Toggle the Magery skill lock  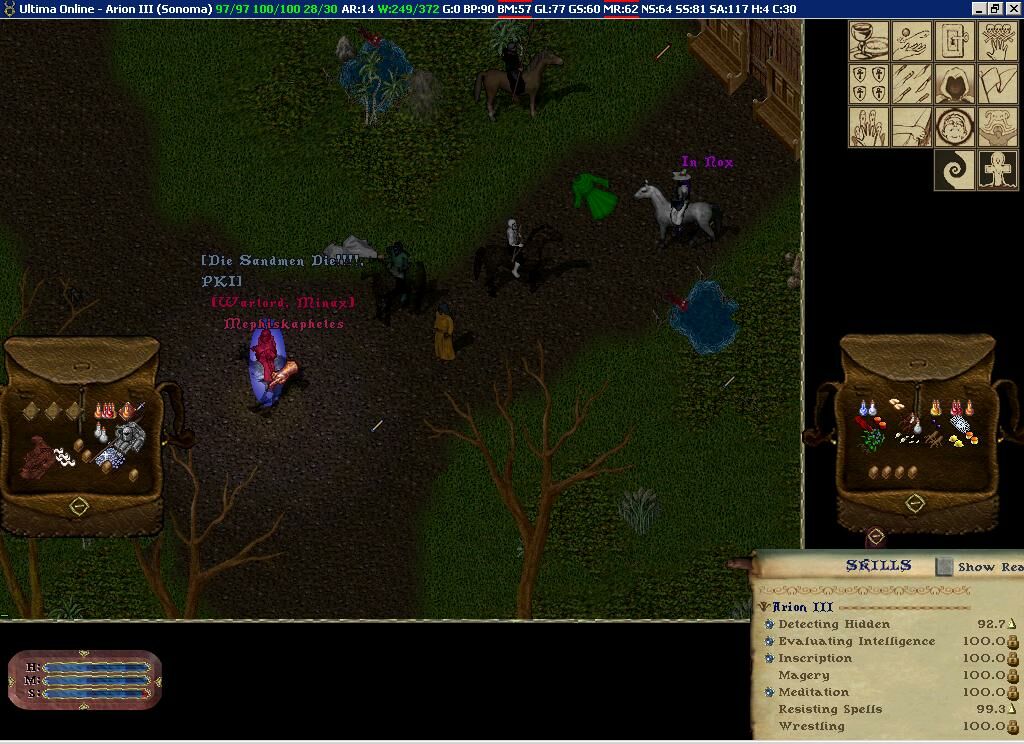[1012, 676]
